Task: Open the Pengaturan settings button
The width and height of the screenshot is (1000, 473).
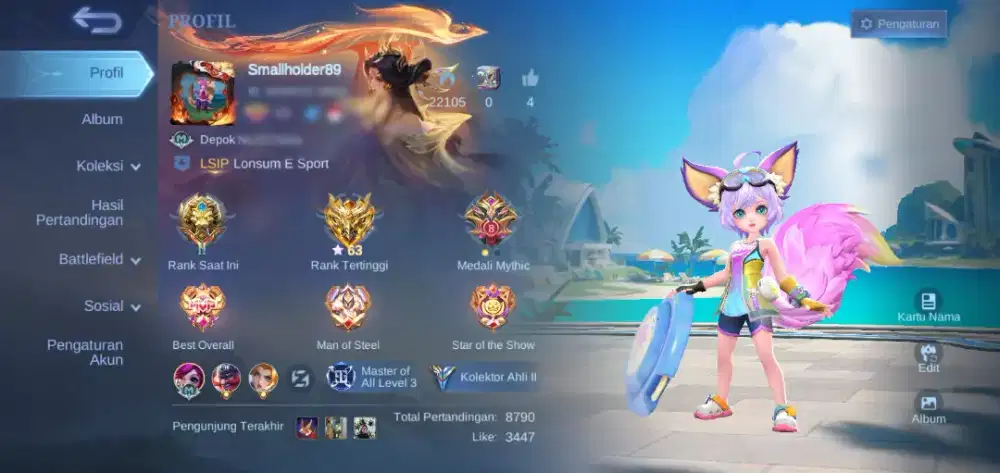Action: point(898,24)
